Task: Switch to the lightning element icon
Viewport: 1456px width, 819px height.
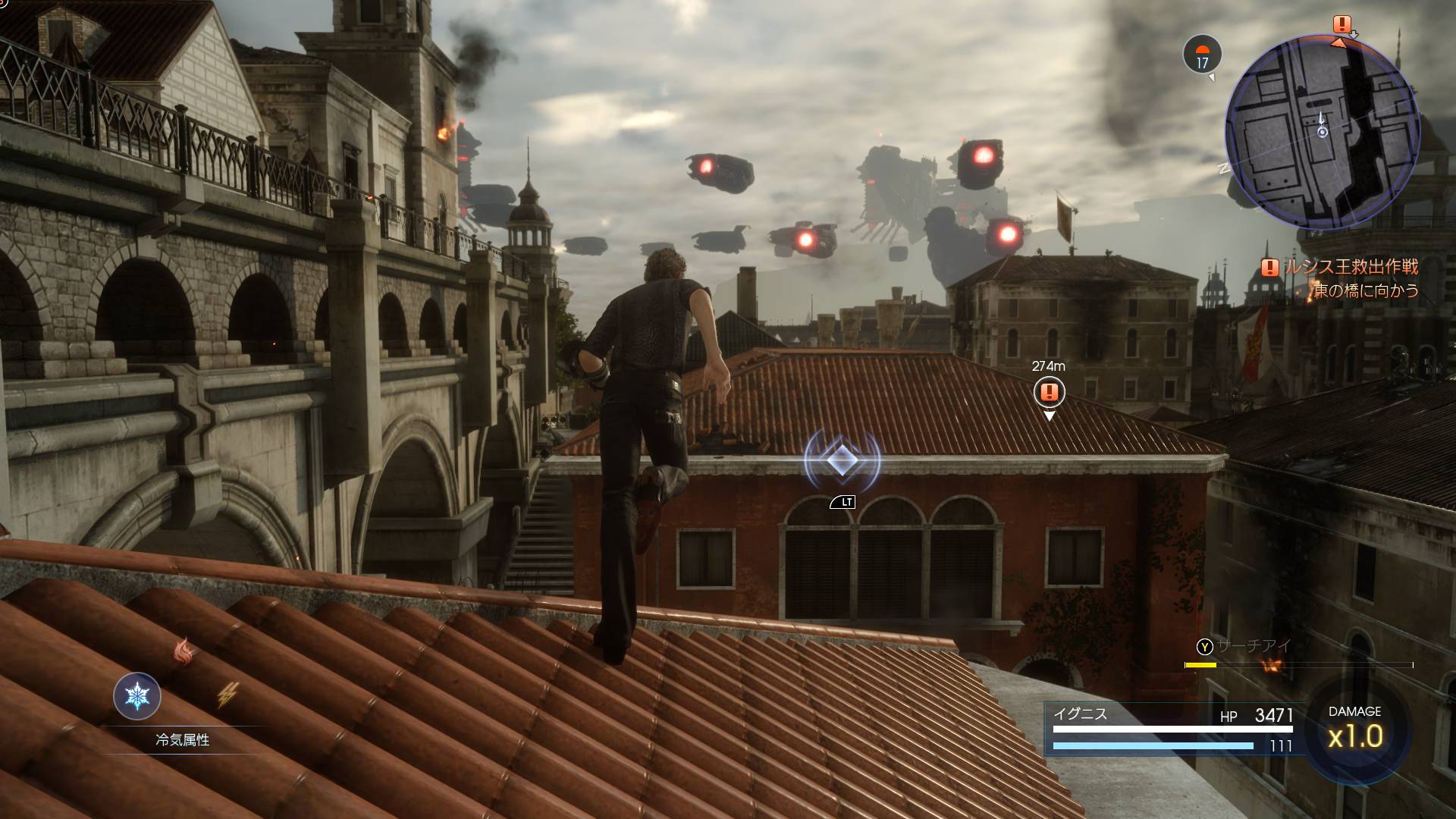Action: pyautogui.click(x=227, y=695)
